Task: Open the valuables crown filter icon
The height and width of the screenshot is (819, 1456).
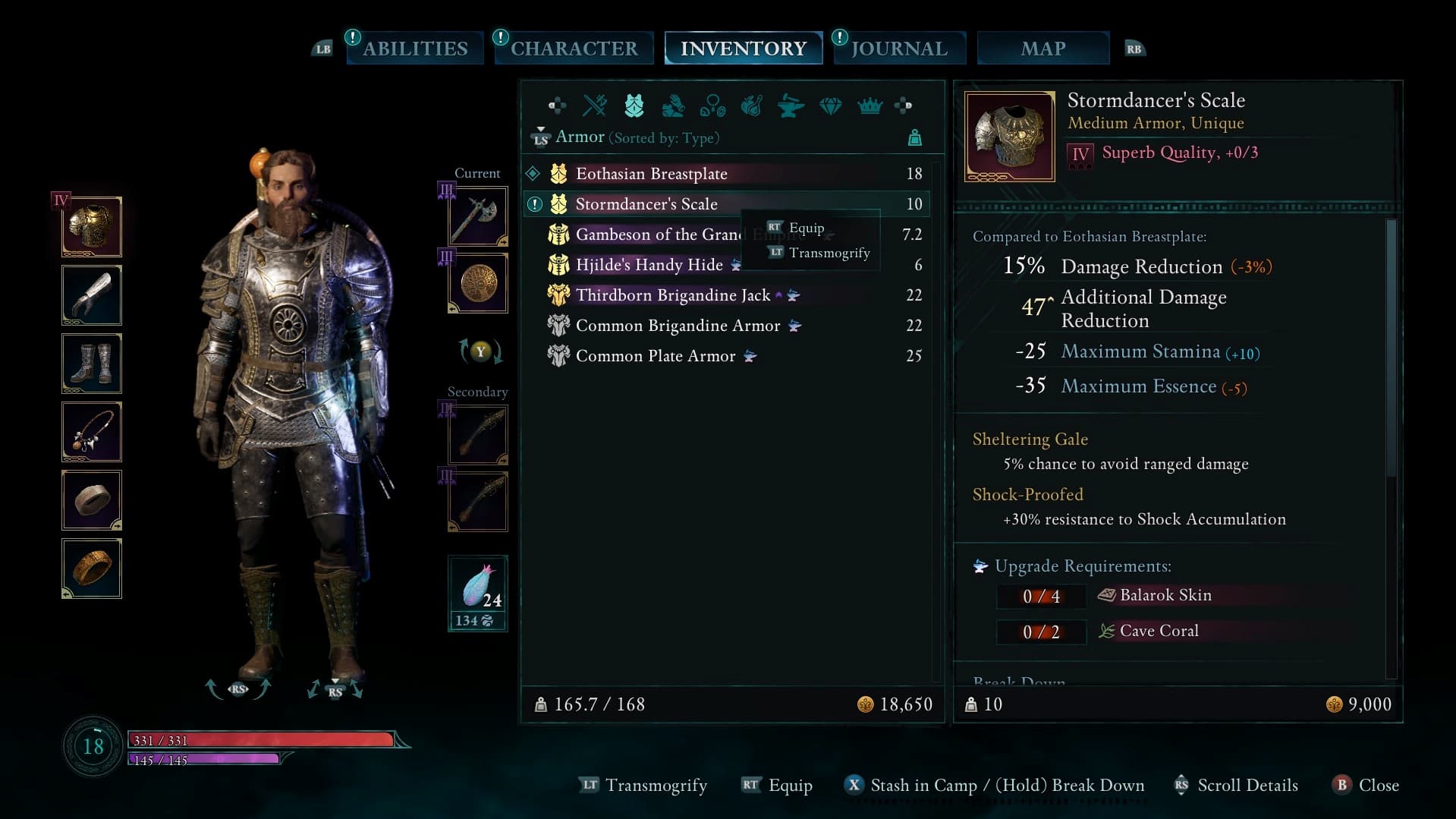Action: click(x=870, y=107)
